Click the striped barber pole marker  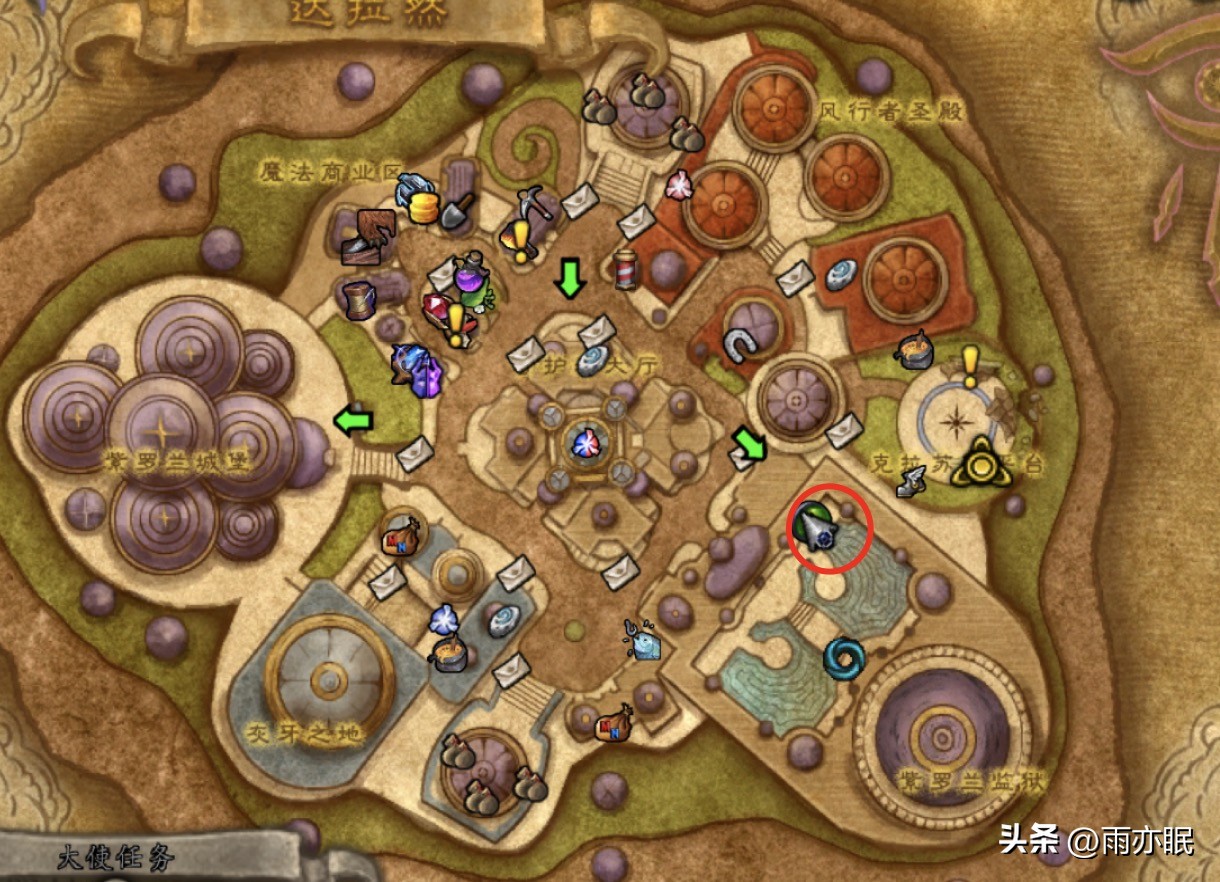pyautogui.click(x=625, y=269)
